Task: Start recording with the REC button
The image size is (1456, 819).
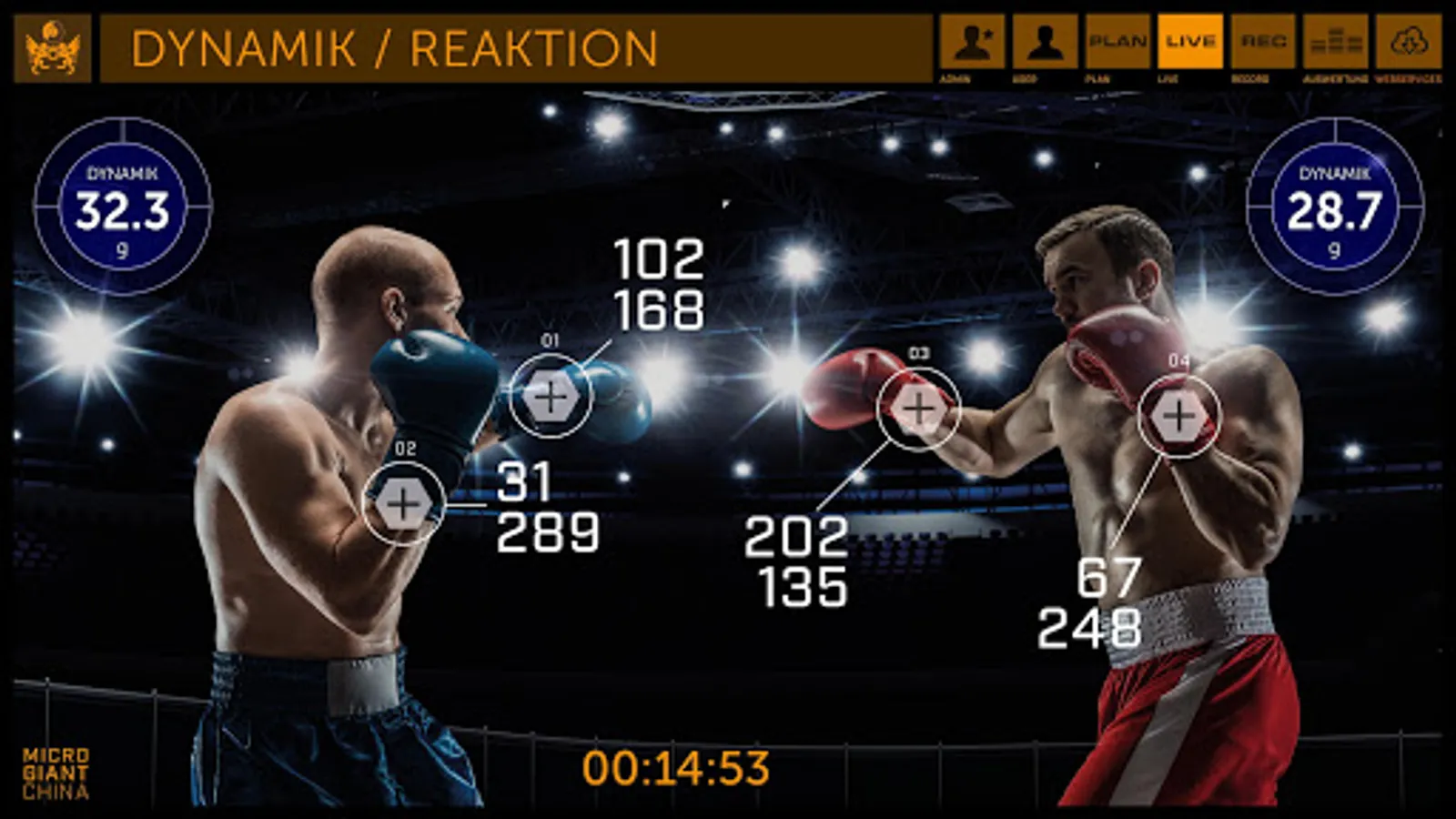Action: [x=1263, y=42]
